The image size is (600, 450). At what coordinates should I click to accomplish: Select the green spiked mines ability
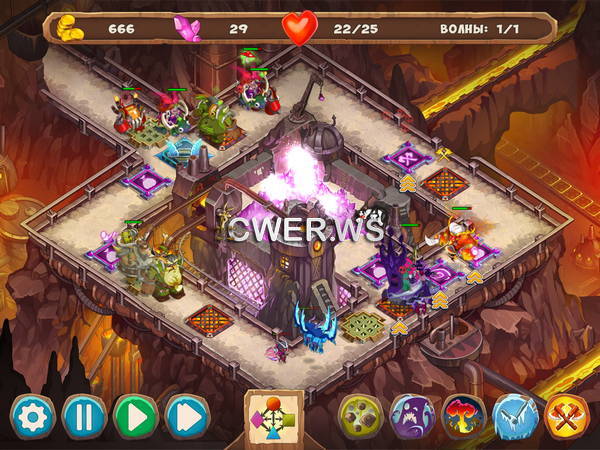tap(360, 416)
